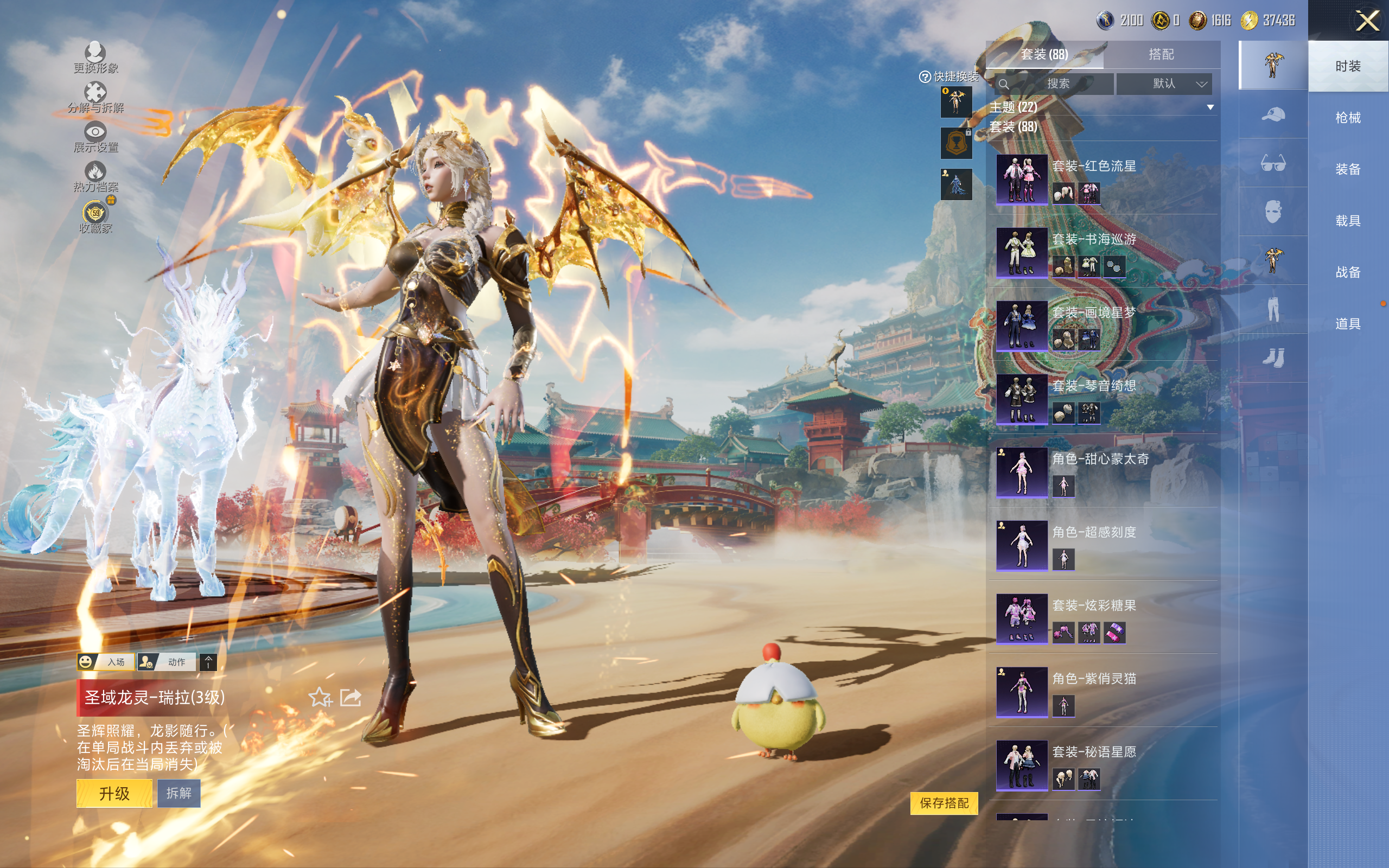
Task: Open the 道具 category
Action: tap(1347, 324)
